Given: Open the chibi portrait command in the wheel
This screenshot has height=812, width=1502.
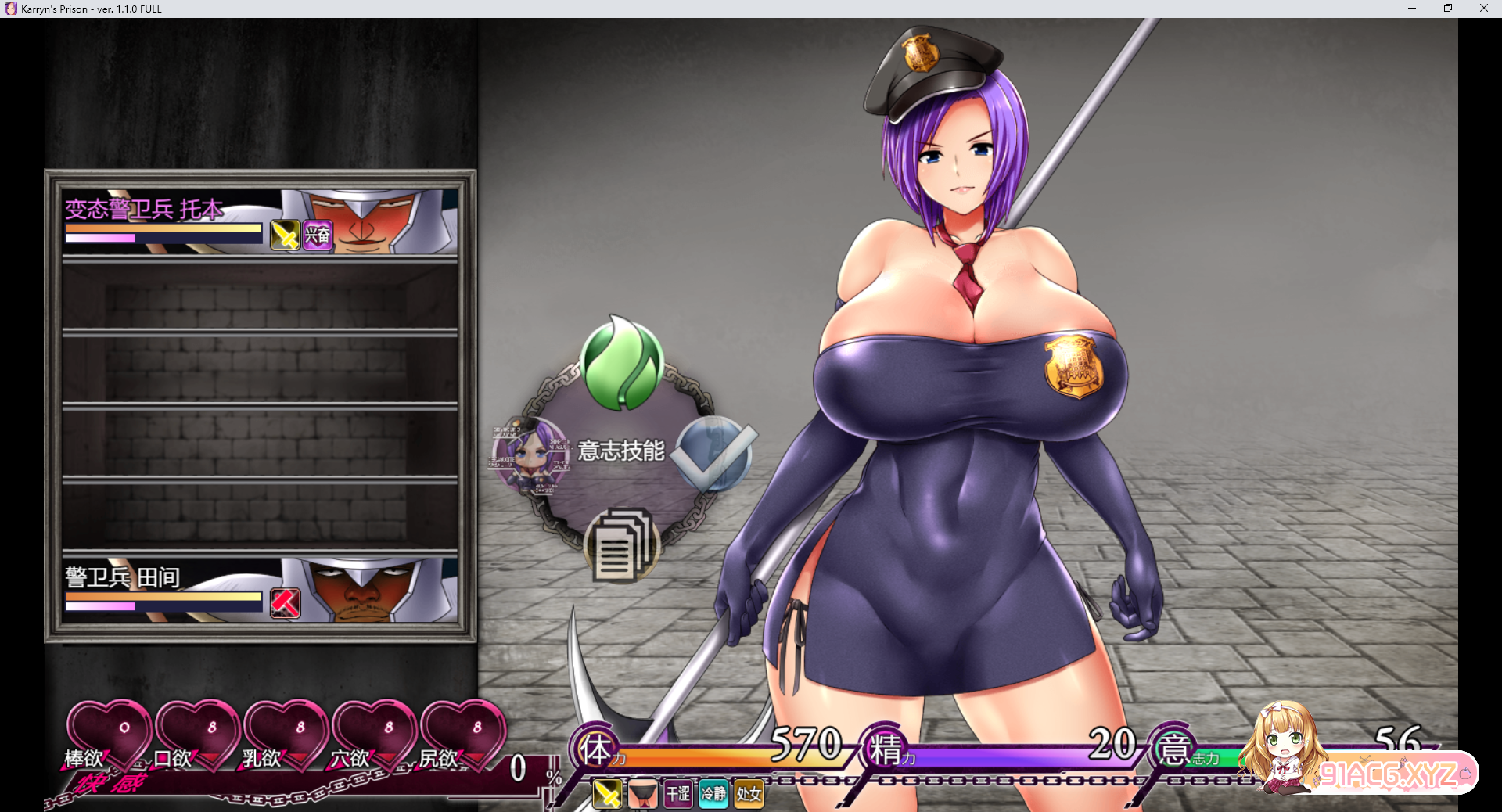Looking at the screenshot, I should [x=530, y=455].
